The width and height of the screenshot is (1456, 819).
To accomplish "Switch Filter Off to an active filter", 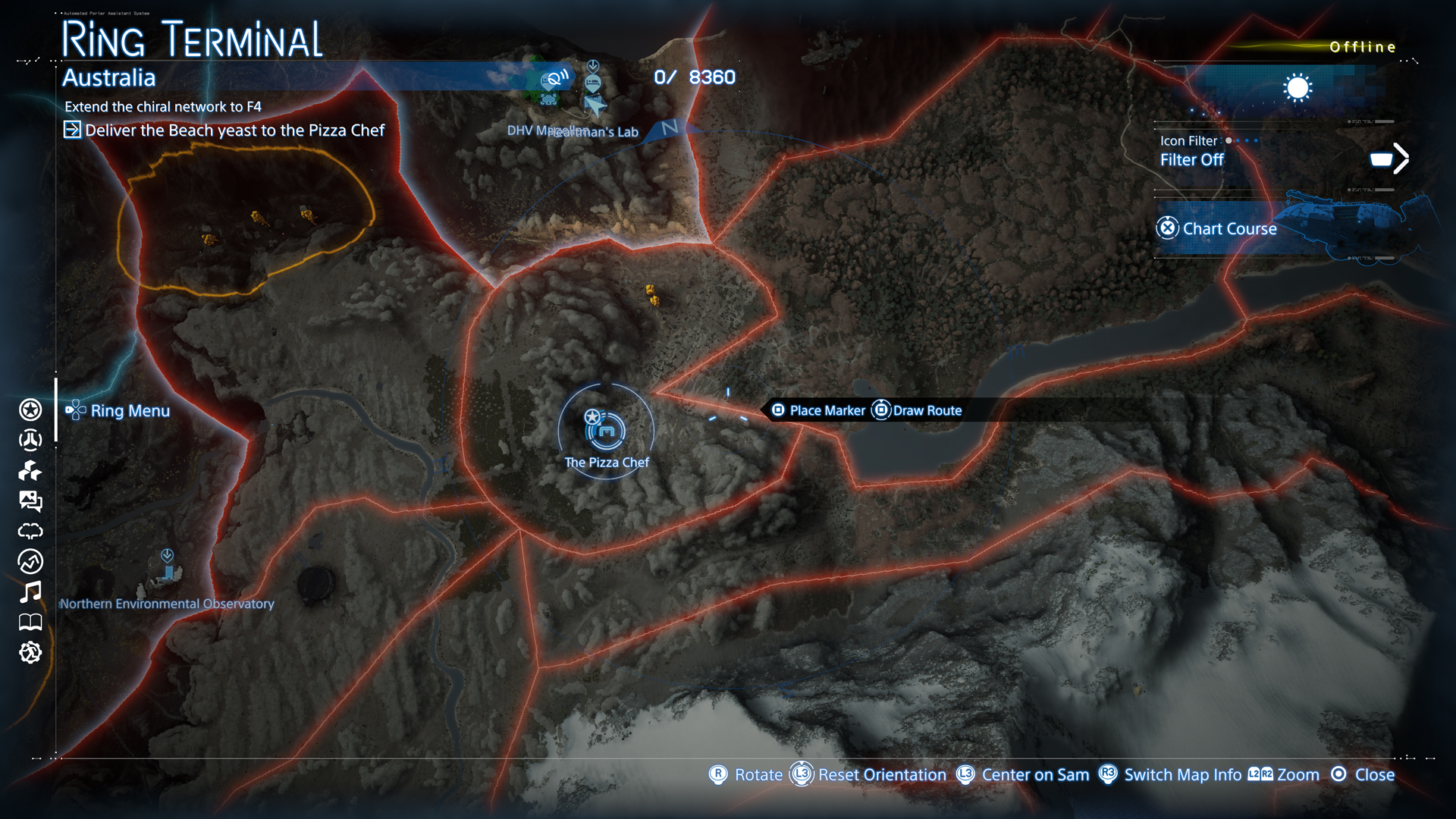I will point(1192,159).
